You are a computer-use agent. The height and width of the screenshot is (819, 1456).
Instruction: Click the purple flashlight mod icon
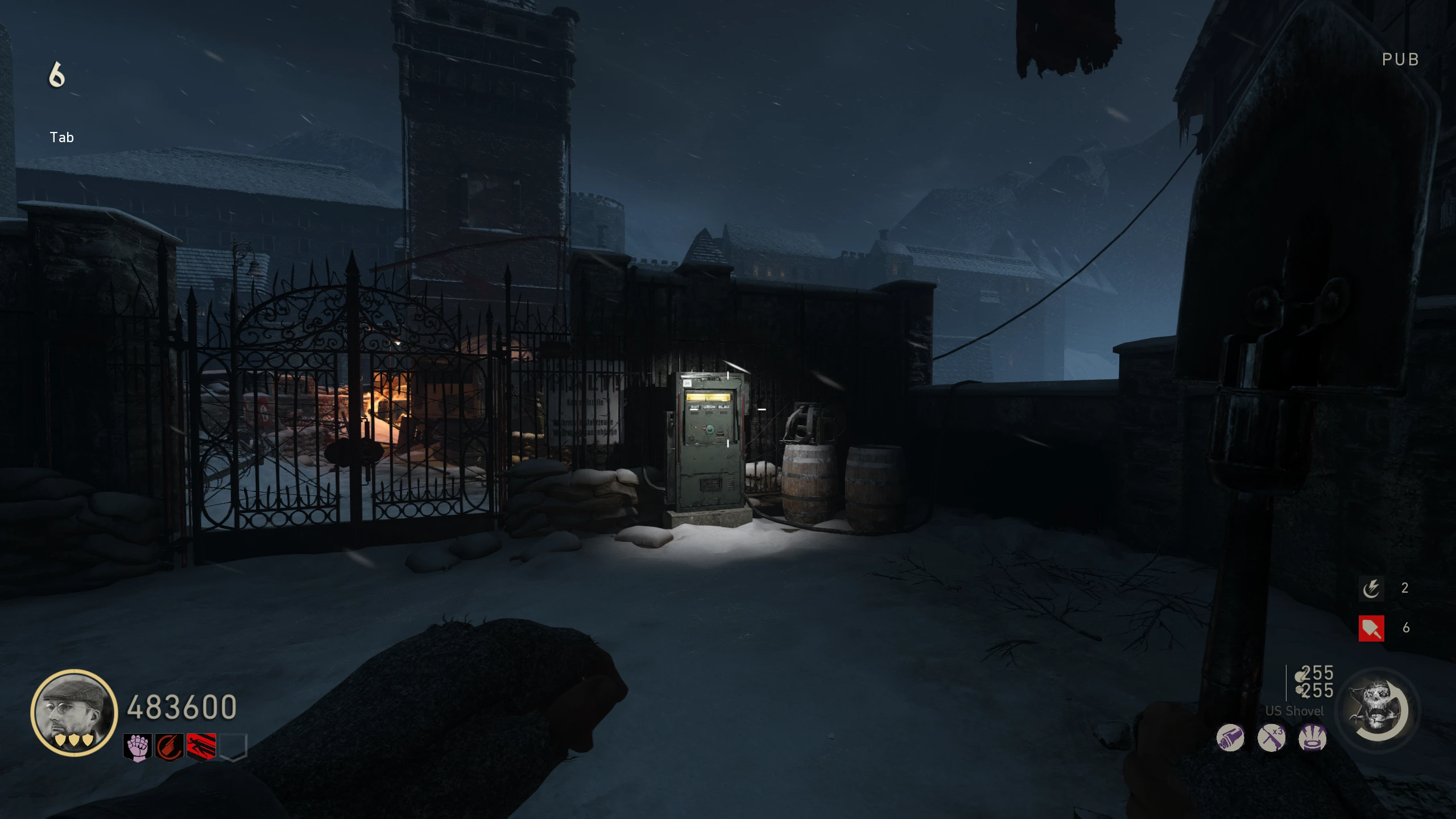tap(1230, 738)
